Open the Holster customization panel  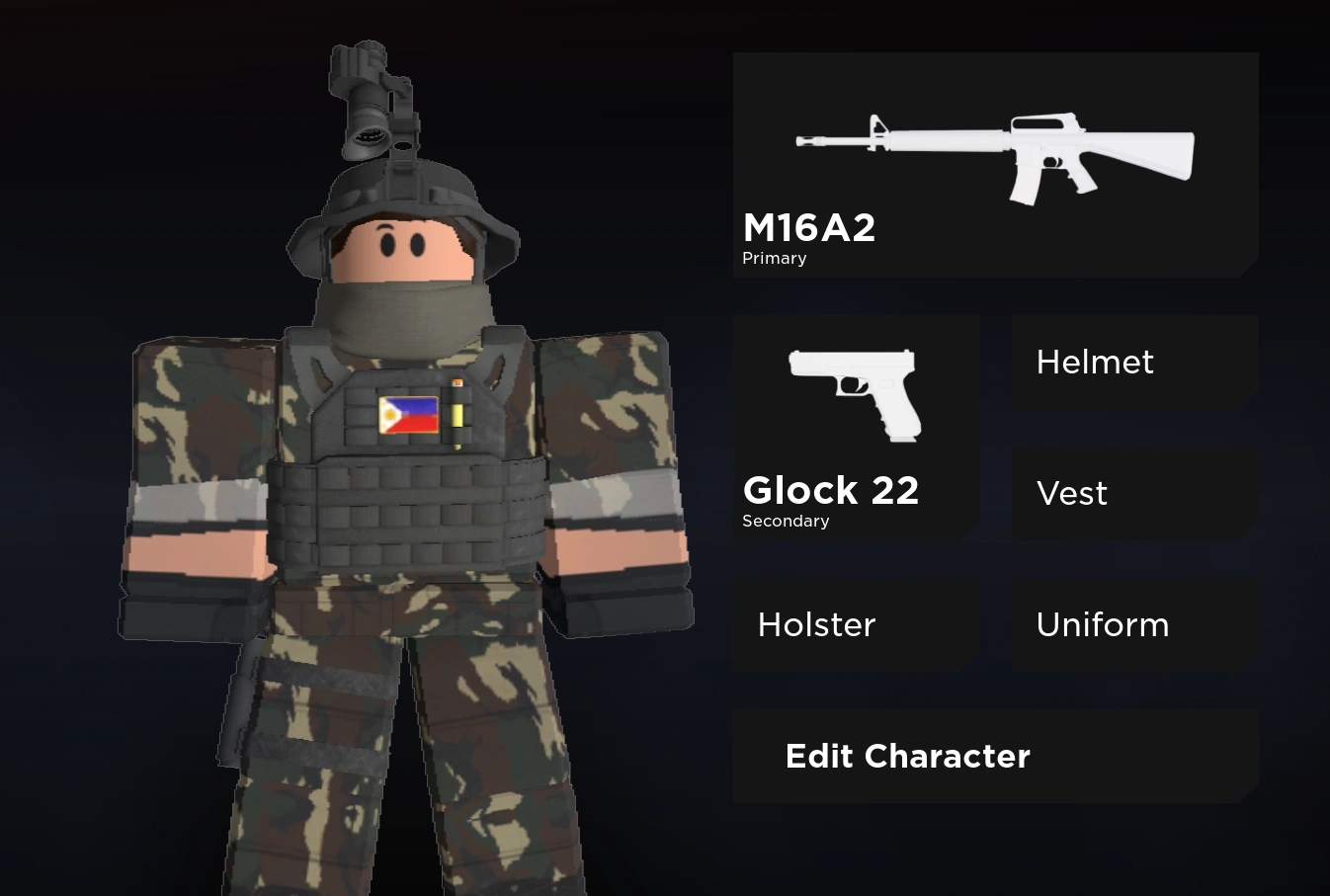[x=856, y=624]
